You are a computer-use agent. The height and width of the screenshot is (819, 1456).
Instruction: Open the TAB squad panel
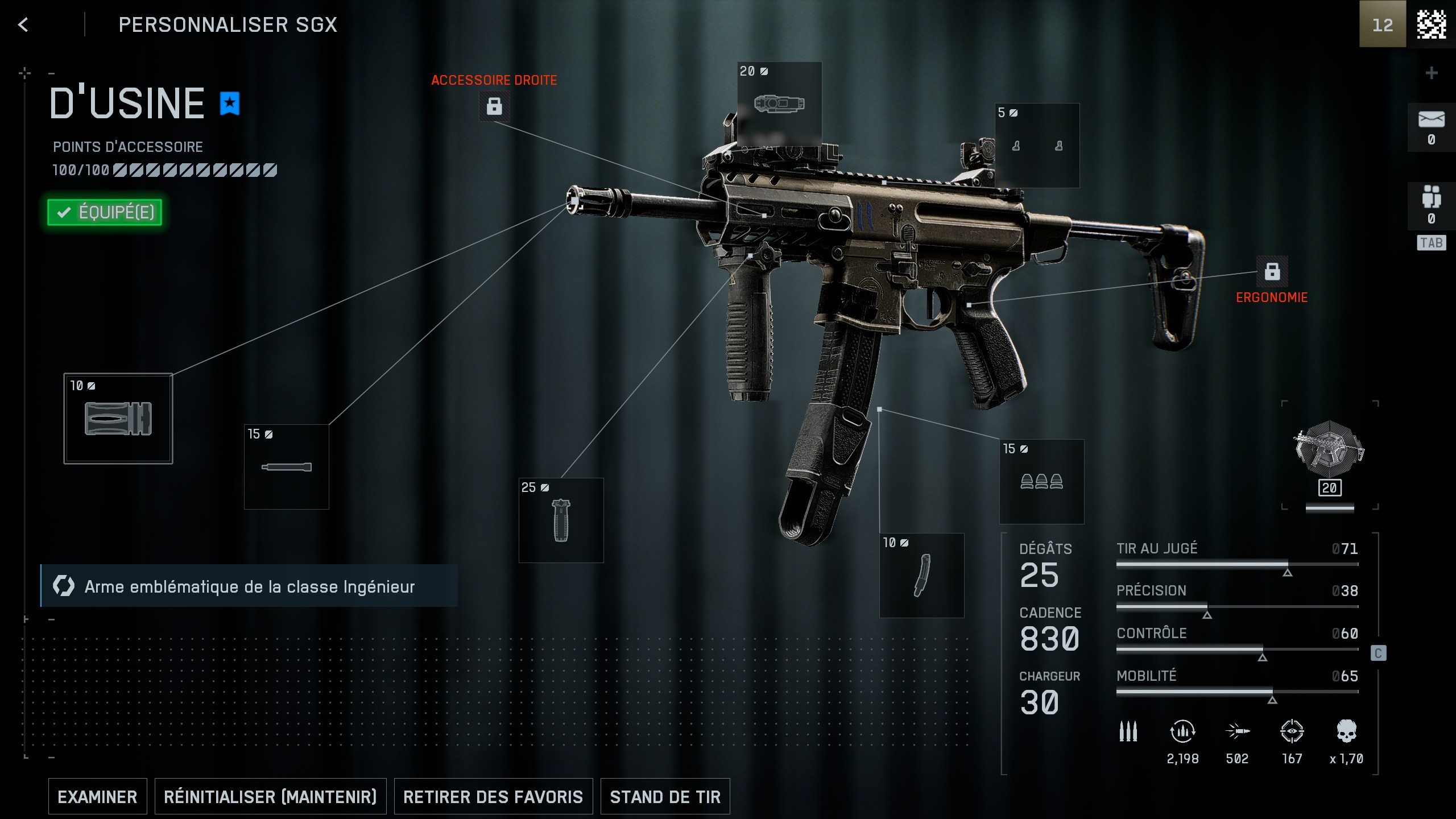coord(1430,243)
